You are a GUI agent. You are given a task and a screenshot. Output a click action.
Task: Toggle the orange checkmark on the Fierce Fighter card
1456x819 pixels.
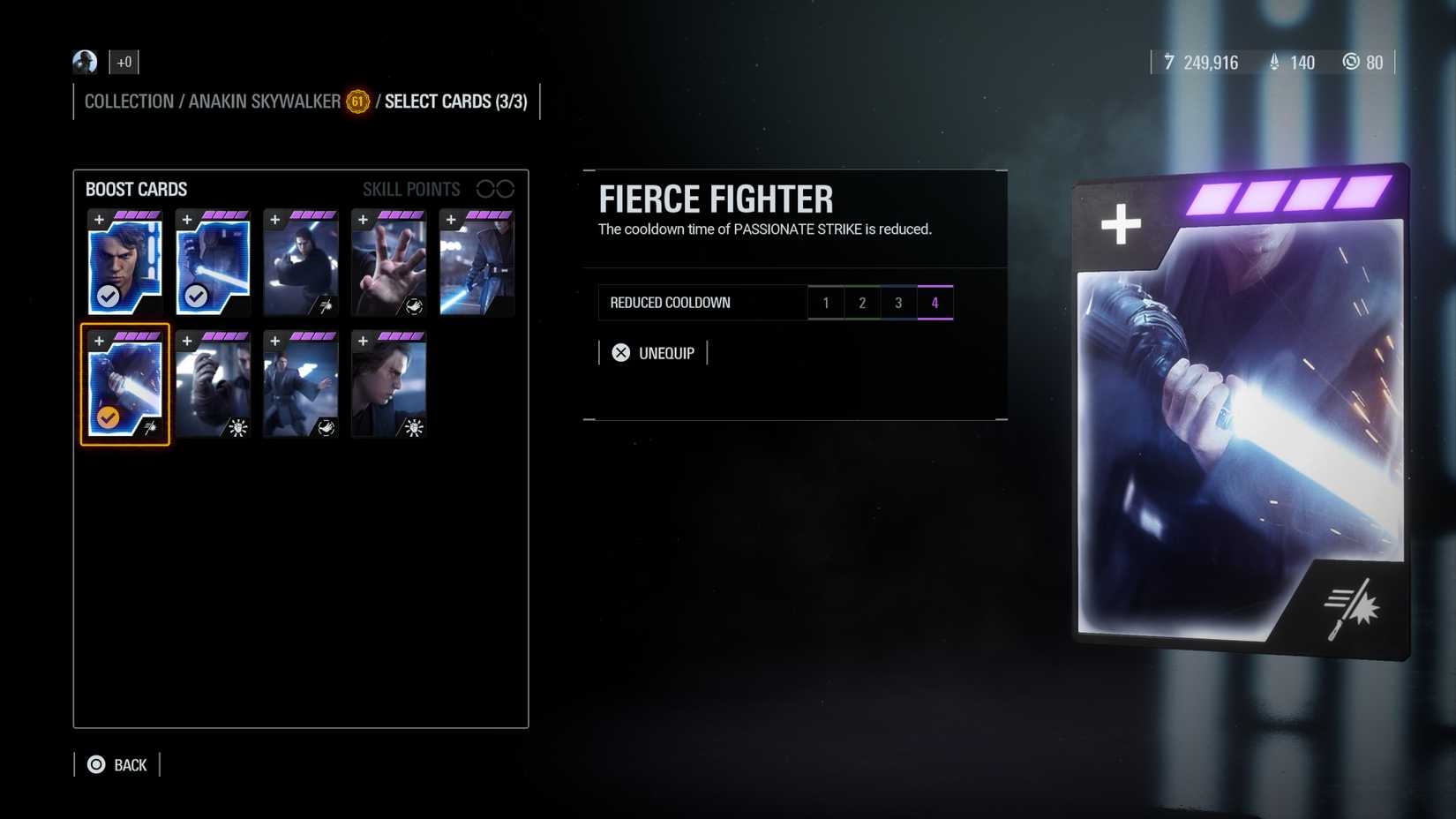[108, 417]
